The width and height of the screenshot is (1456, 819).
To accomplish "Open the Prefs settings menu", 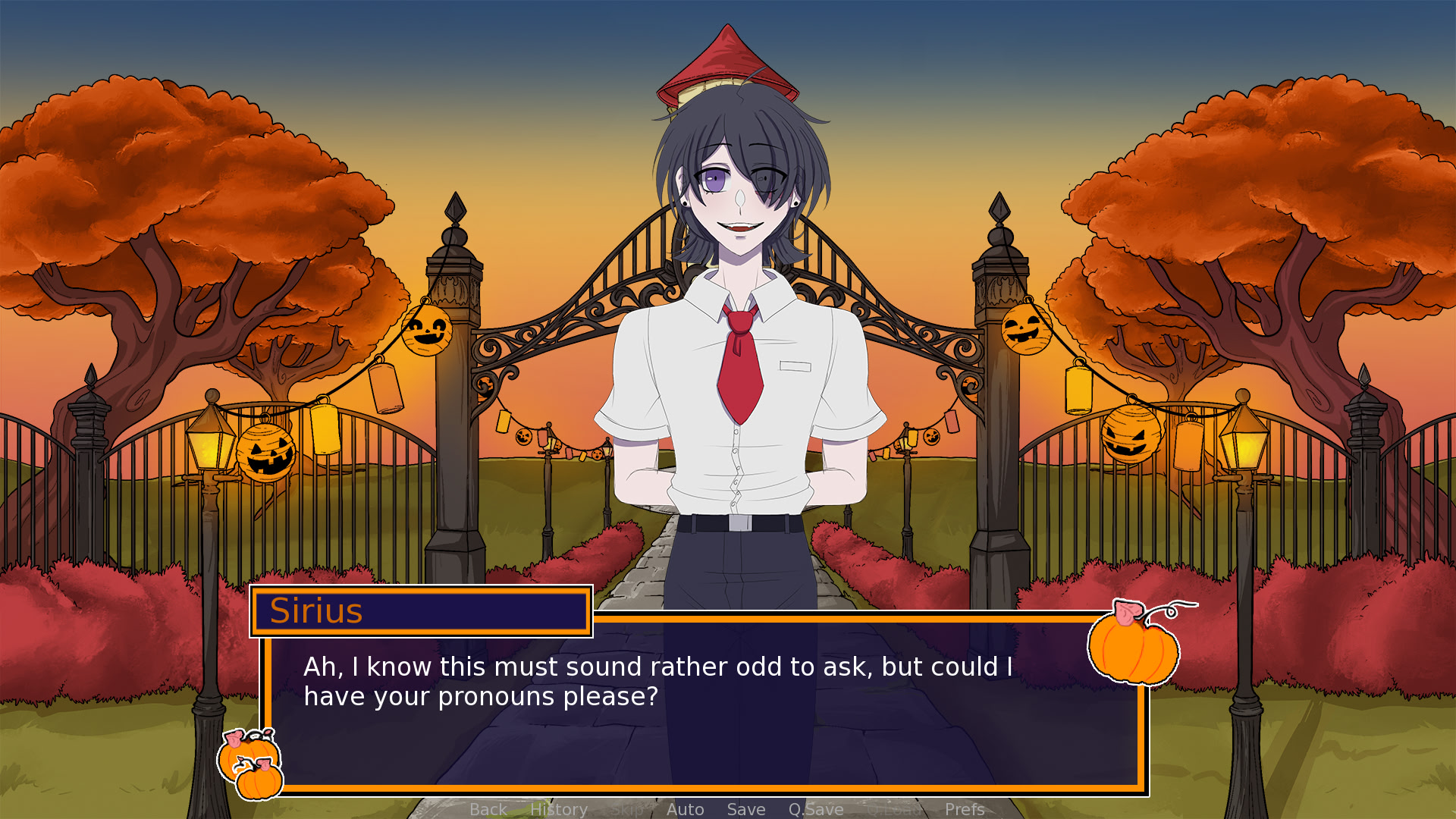I will point(964,809).
